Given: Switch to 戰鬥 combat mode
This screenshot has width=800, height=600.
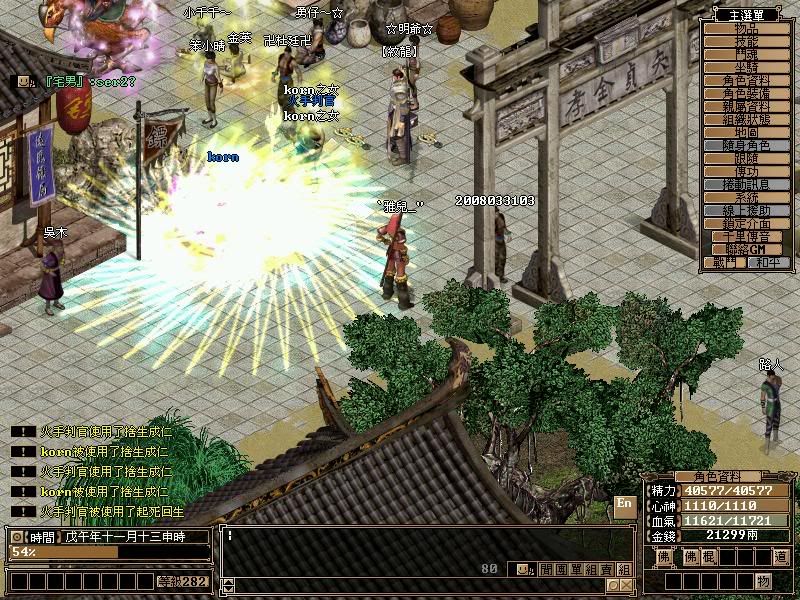Looking at the screenshot, I should coord(724,262).
